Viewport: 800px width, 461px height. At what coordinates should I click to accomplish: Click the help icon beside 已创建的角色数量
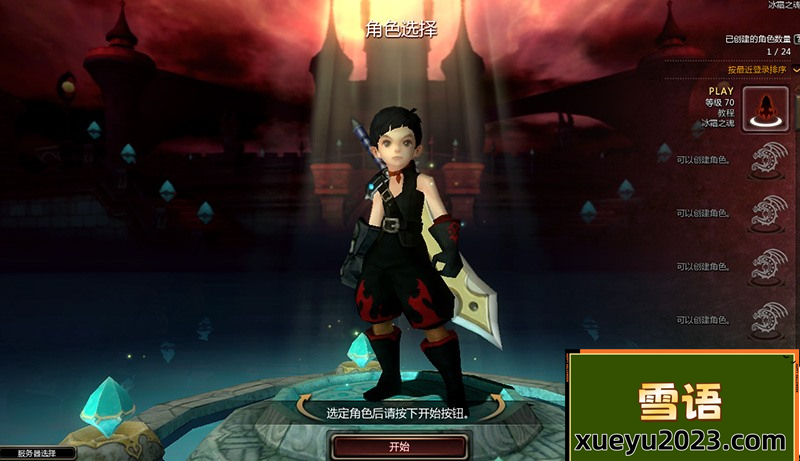click(797, 39)
